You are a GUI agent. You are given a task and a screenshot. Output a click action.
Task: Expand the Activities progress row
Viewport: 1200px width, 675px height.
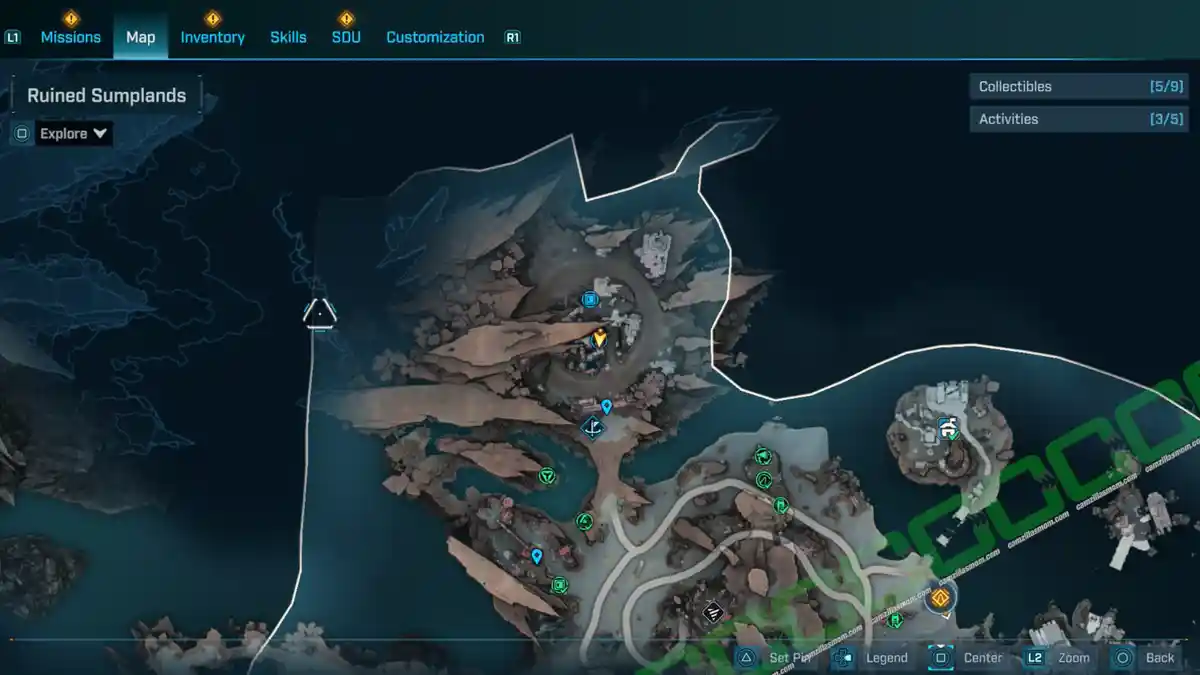point(1078,119)
